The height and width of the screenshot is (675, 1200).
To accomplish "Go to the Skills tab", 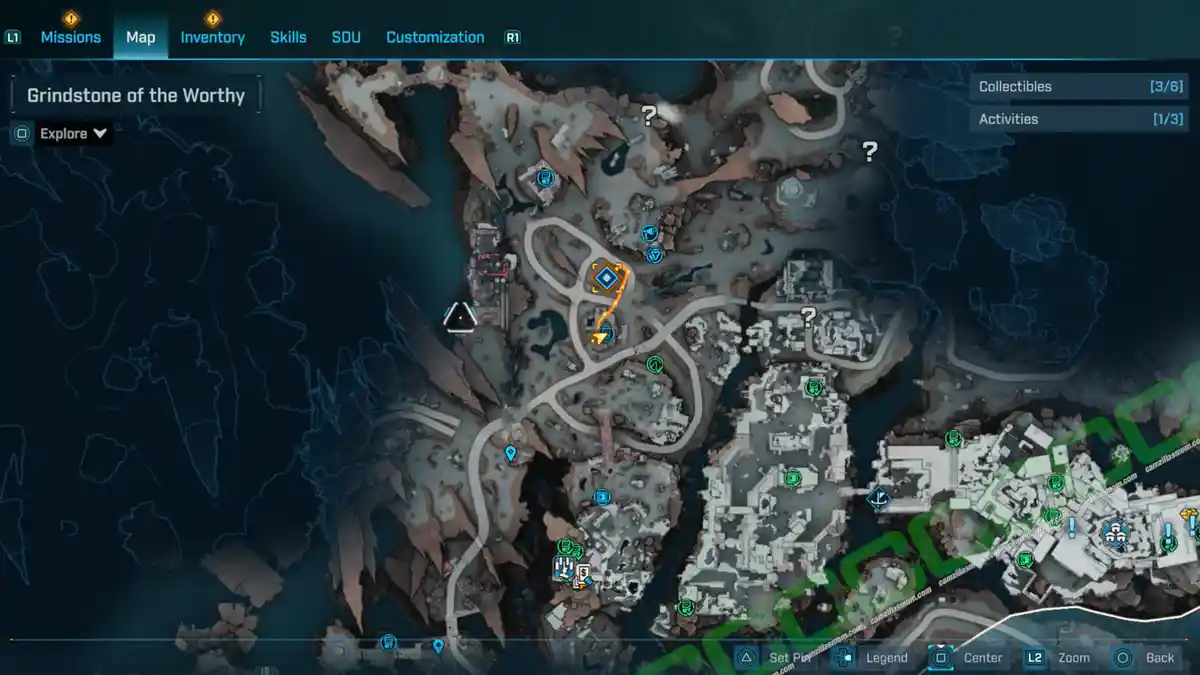I will pyautogui.click(x=288, y=37).
